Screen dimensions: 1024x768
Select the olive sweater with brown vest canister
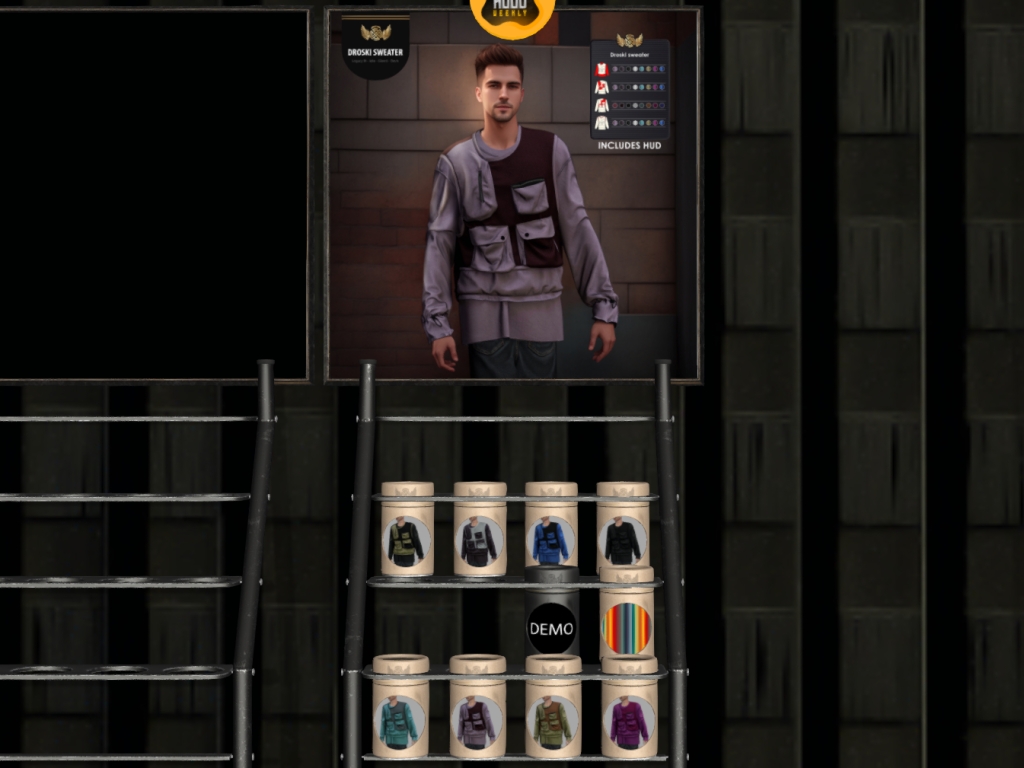tap(553, 716)
